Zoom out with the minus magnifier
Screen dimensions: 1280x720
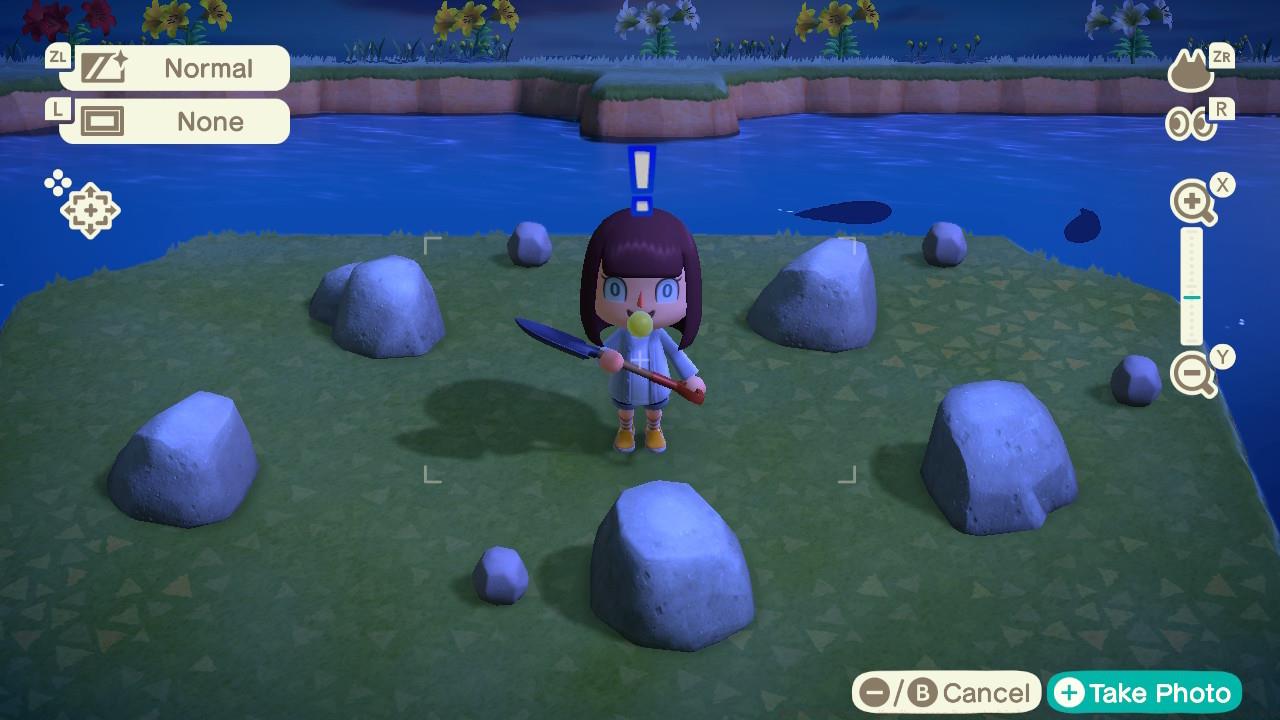[x=1192, y=375]
